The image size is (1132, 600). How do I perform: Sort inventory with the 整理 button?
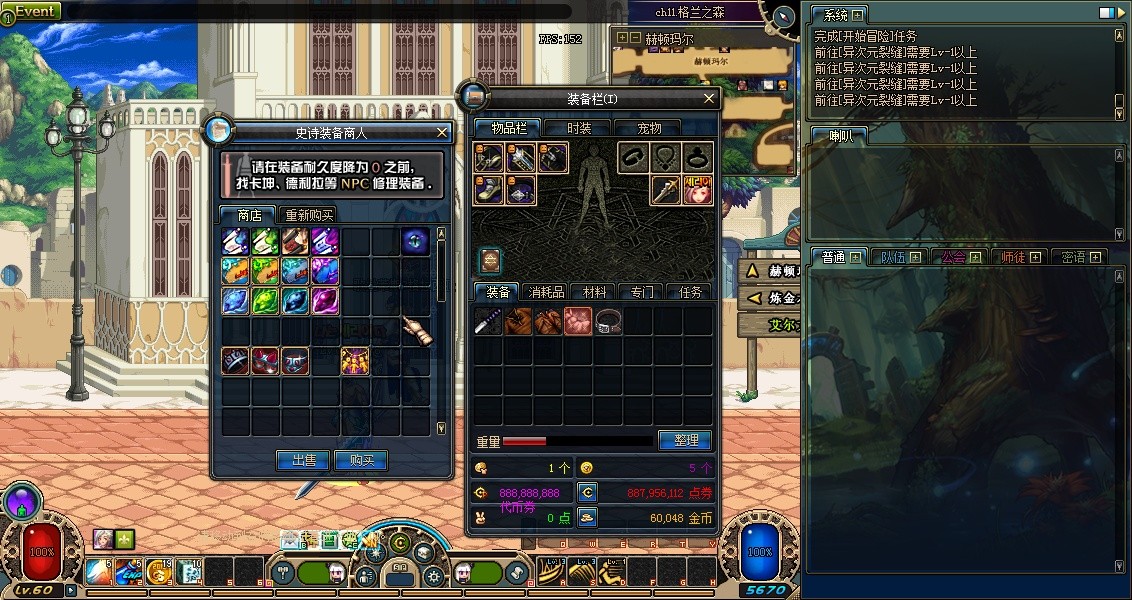coord(685,440)
